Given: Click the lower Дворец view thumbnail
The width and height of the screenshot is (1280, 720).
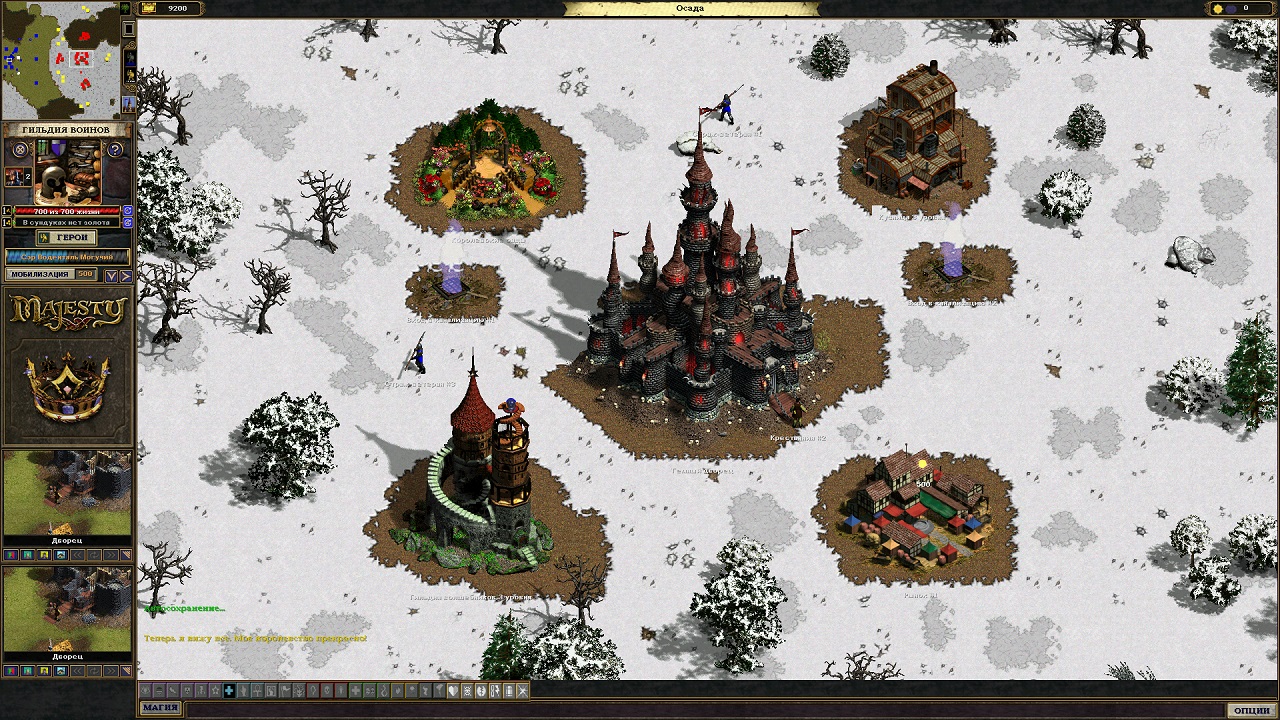Looking at the screenshot, I should (67, 612).
